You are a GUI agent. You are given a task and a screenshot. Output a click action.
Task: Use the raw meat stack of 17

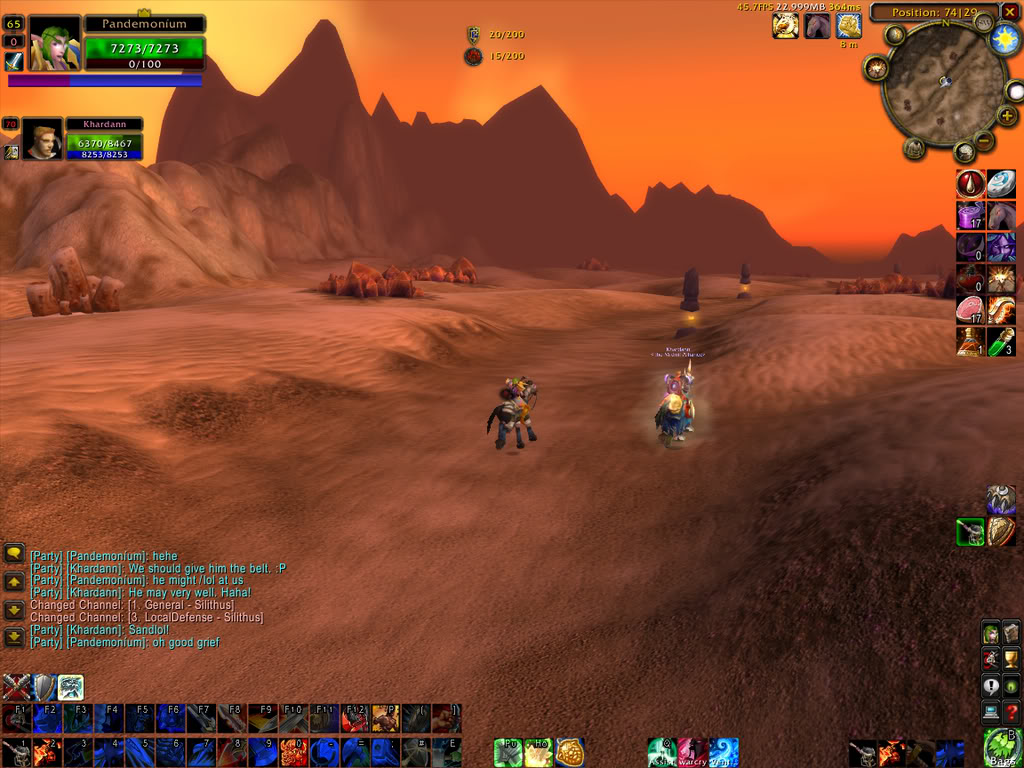click(x=970, y=309)
